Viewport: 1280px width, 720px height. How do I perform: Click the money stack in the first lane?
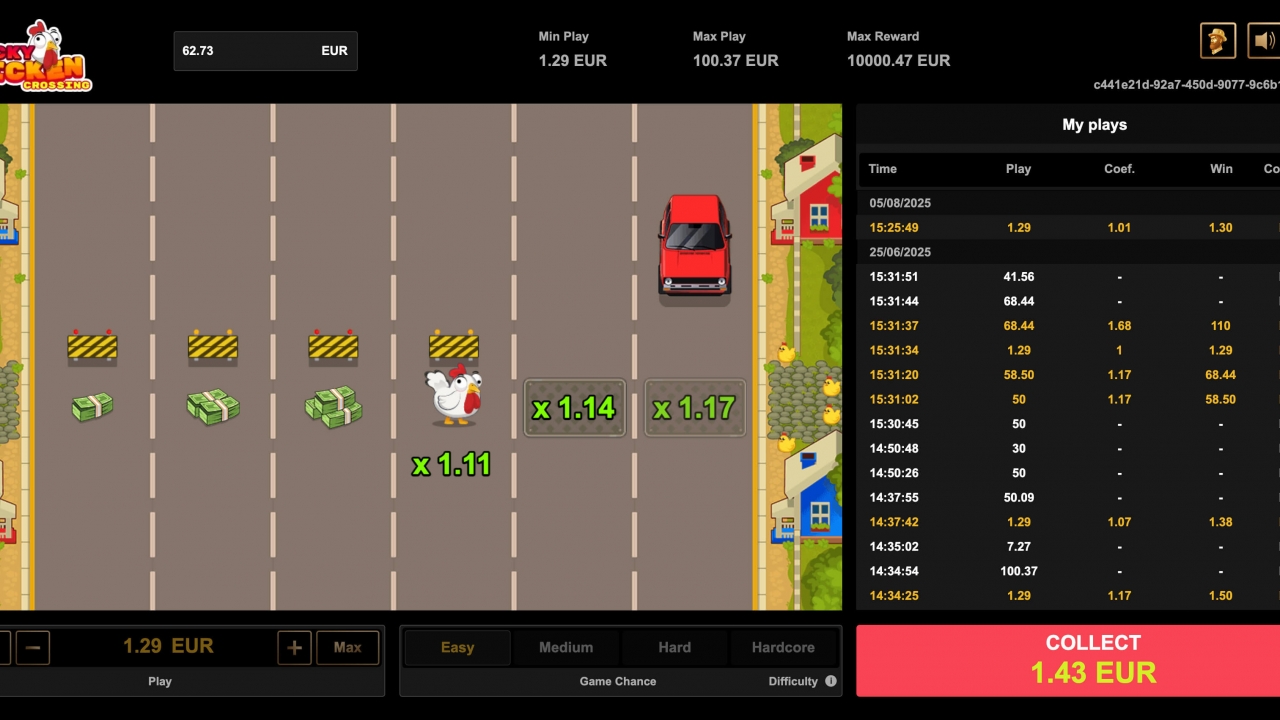92,406
